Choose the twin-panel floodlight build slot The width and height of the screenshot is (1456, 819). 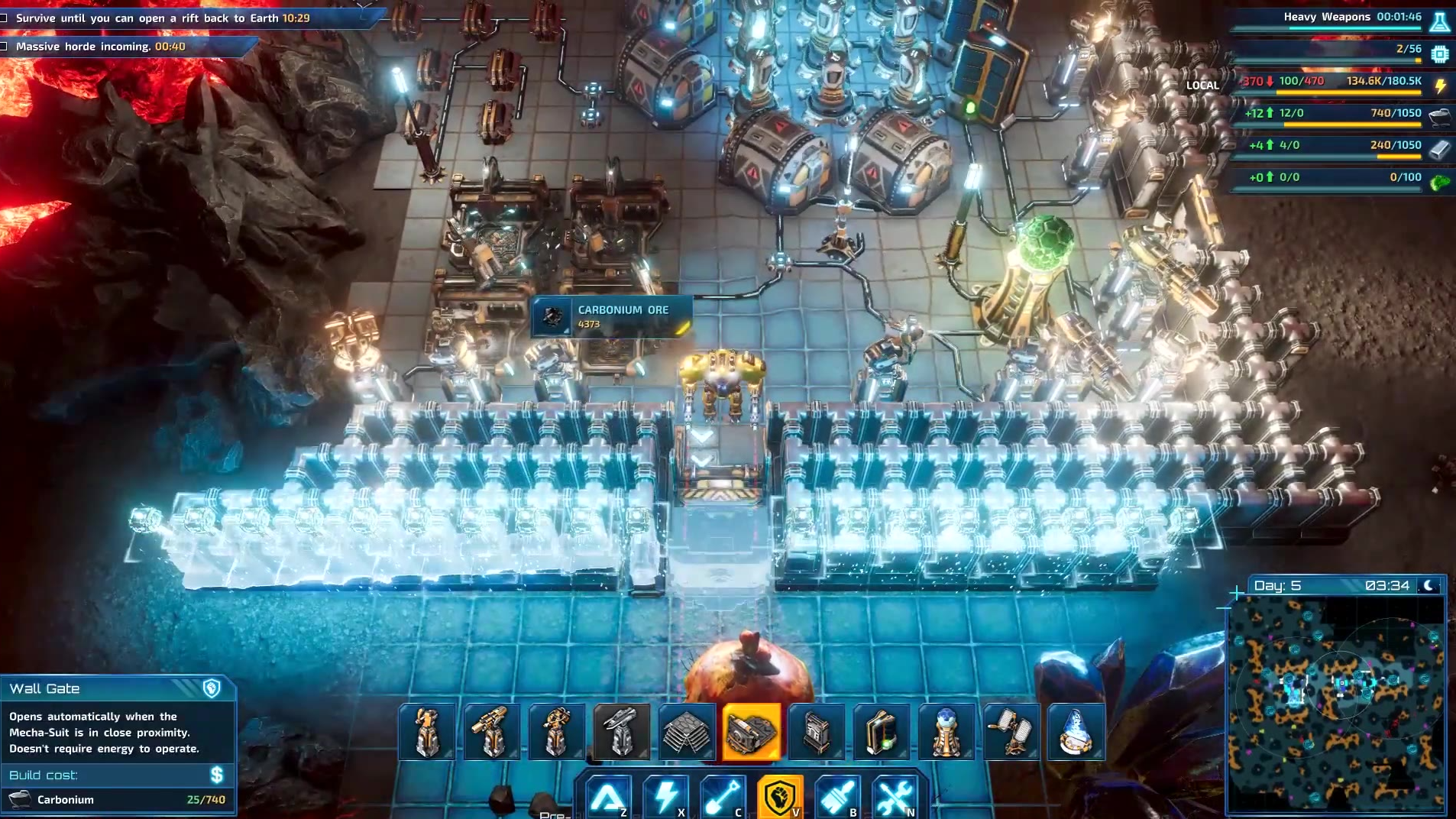[x=1011, y=732]
